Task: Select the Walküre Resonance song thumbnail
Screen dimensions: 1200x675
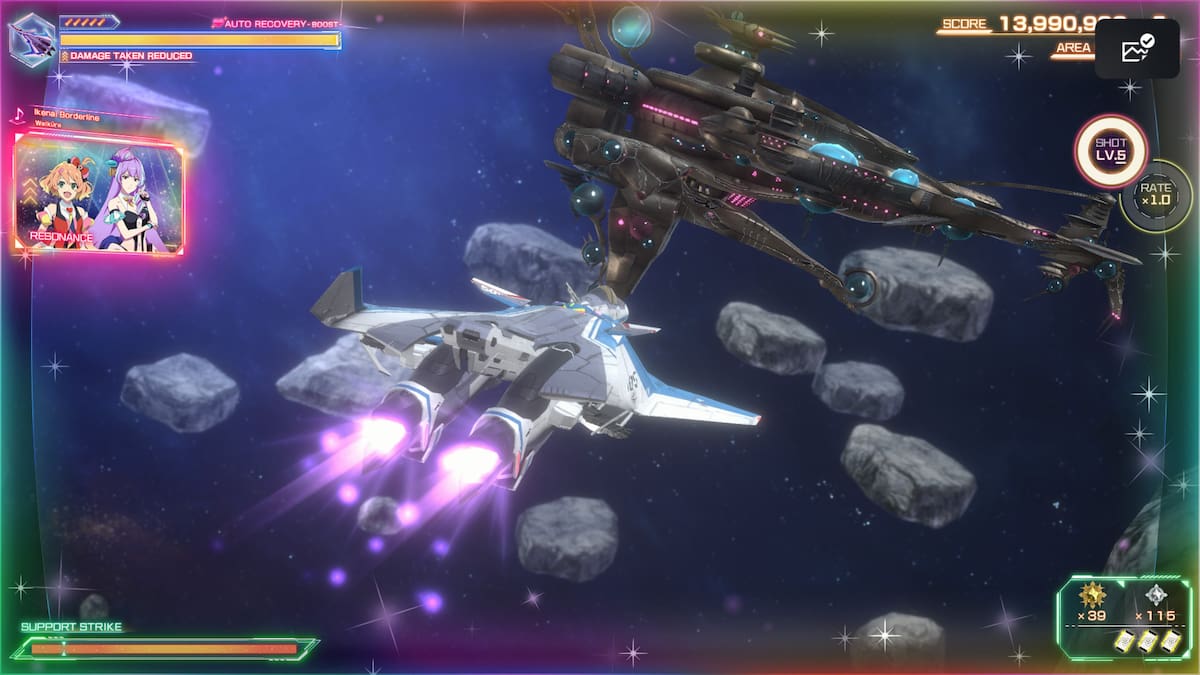Action: 99,194
